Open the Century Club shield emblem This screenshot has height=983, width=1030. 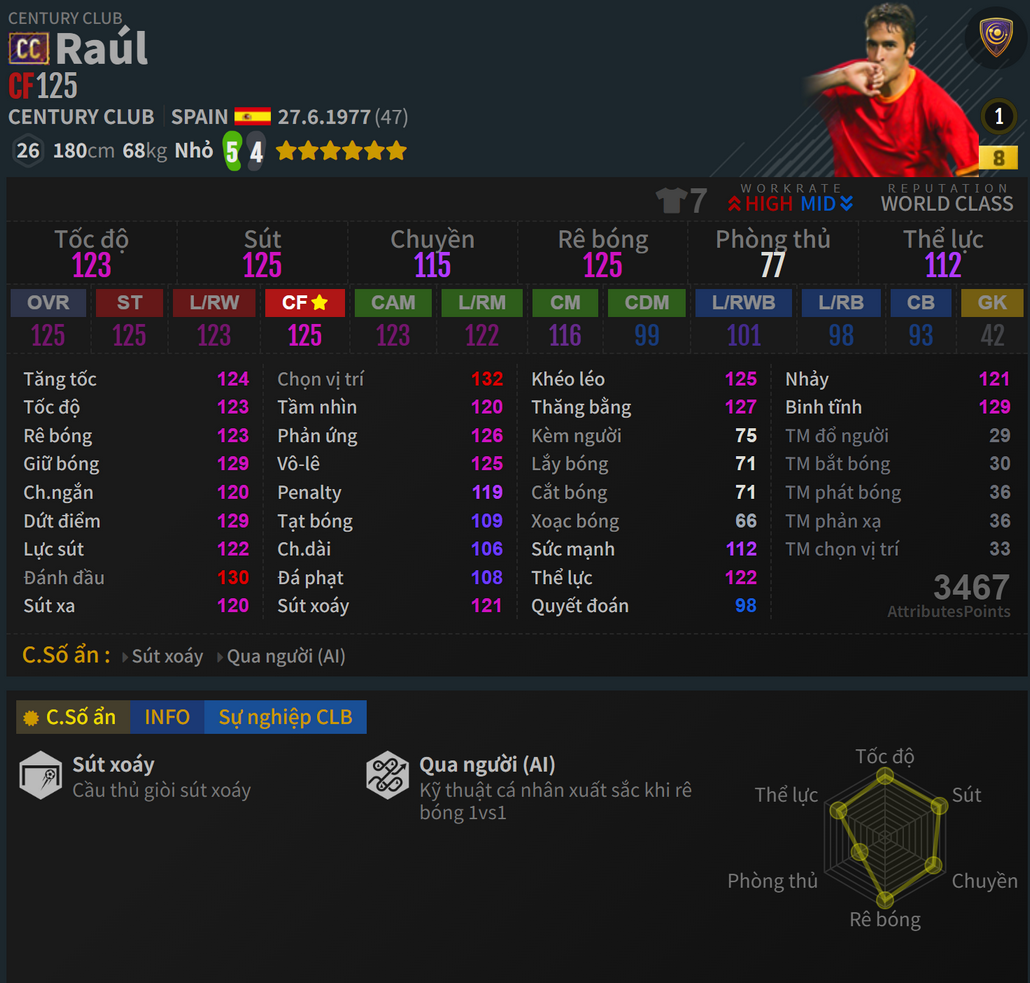pyautogui.click(x=995, y=39)
